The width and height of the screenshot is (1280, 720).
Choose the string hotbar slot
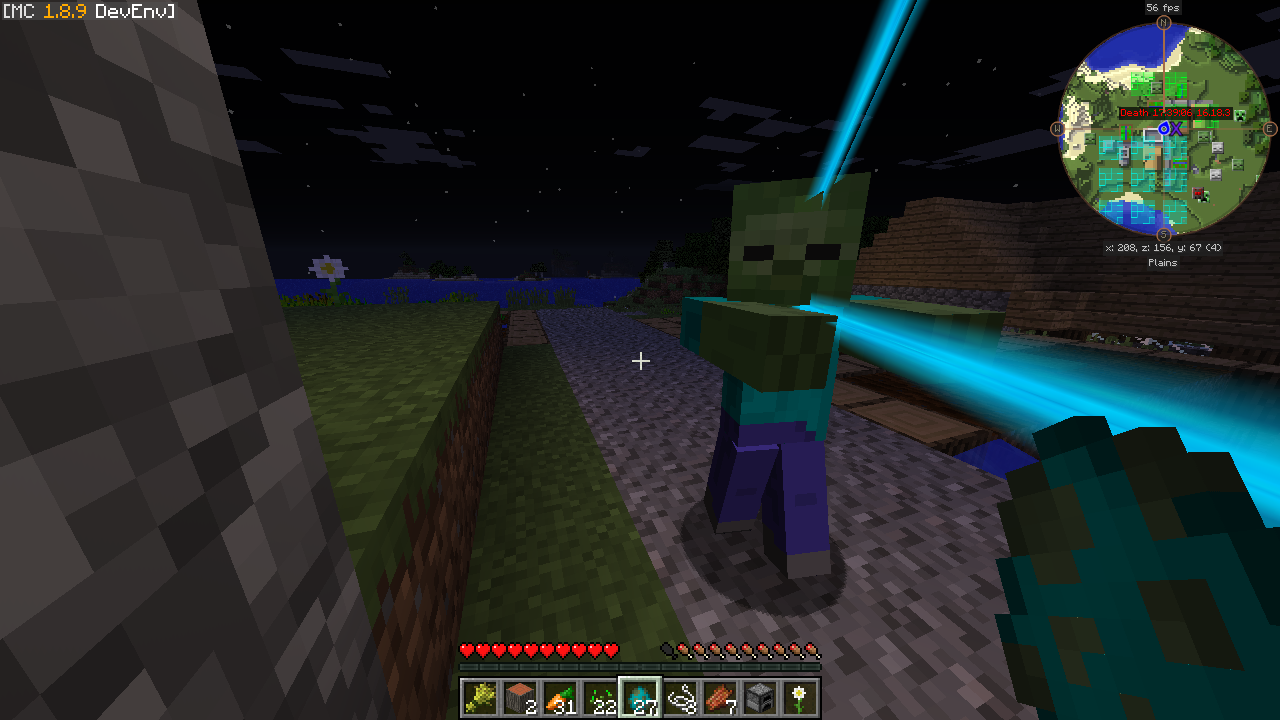pyautogui.click(x=680, y=697)
